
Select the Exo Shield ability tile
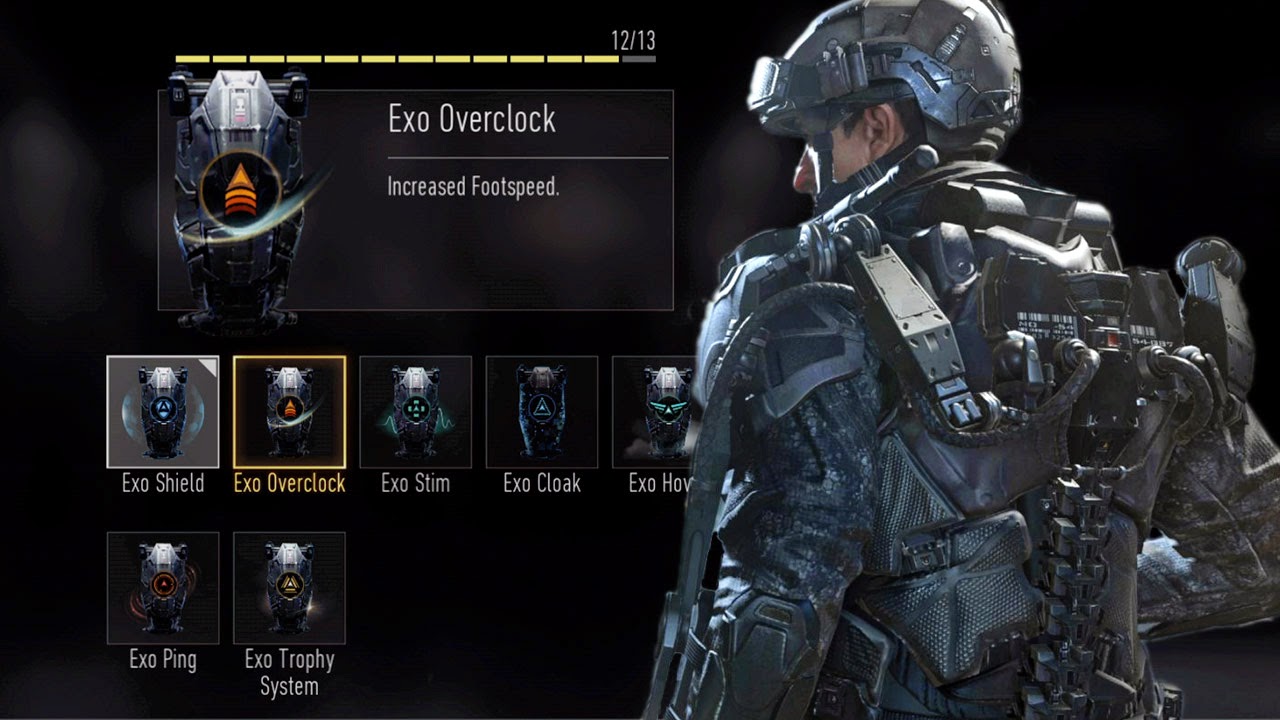click(163, 412)
